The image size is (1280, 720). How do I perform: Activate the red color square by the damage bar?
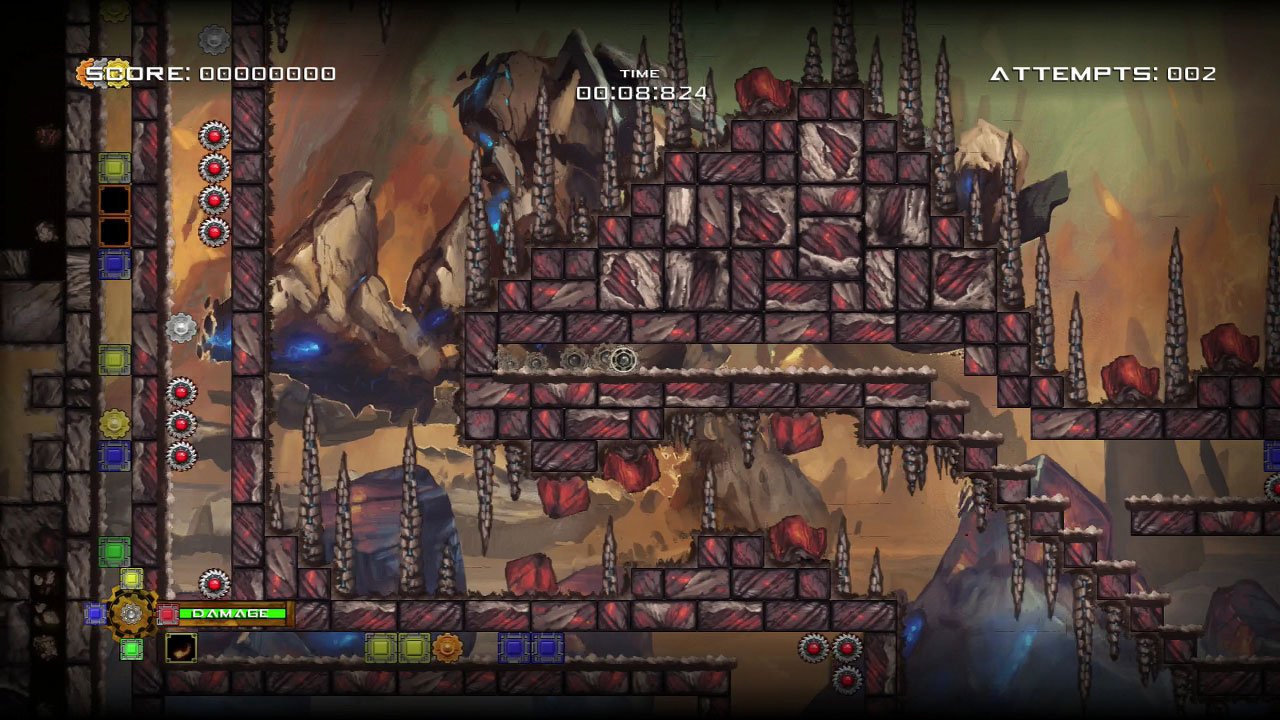[168, 613]
